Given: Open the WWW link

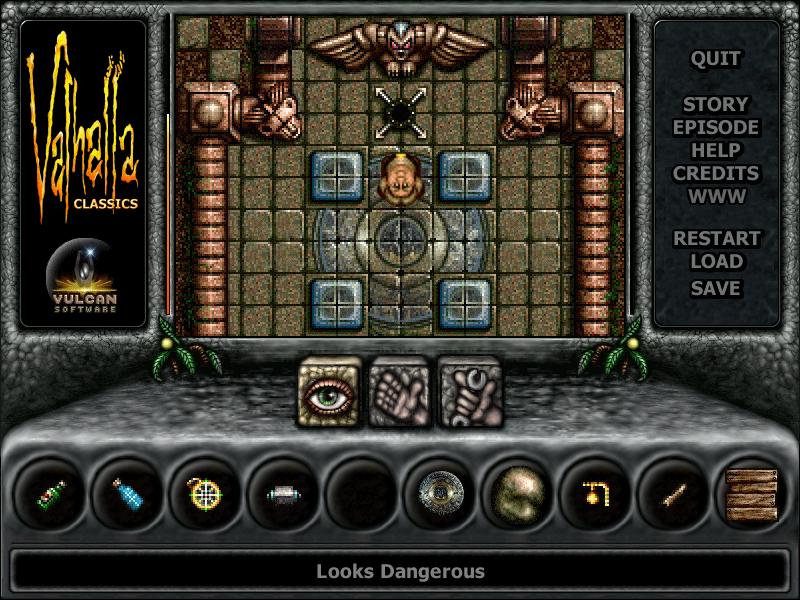Looking at the screenshot, I should [715, 196].
